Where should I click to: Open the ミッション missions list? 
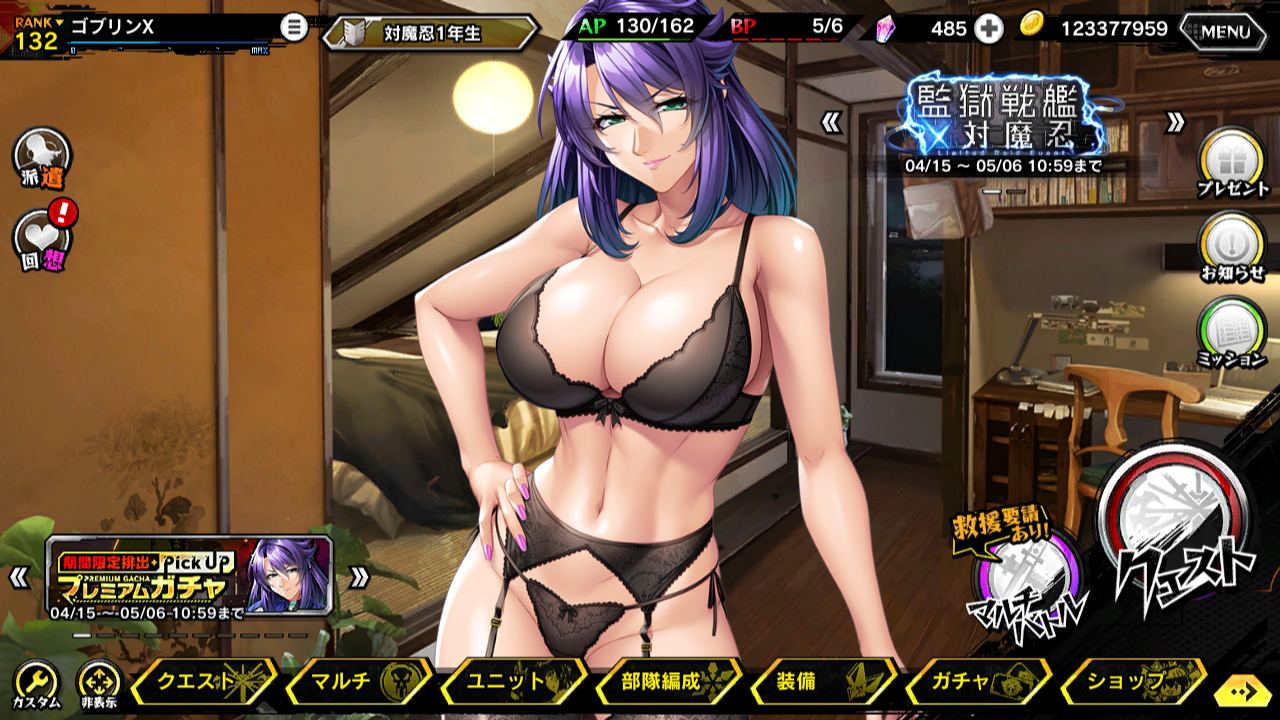coord(1232,332)
